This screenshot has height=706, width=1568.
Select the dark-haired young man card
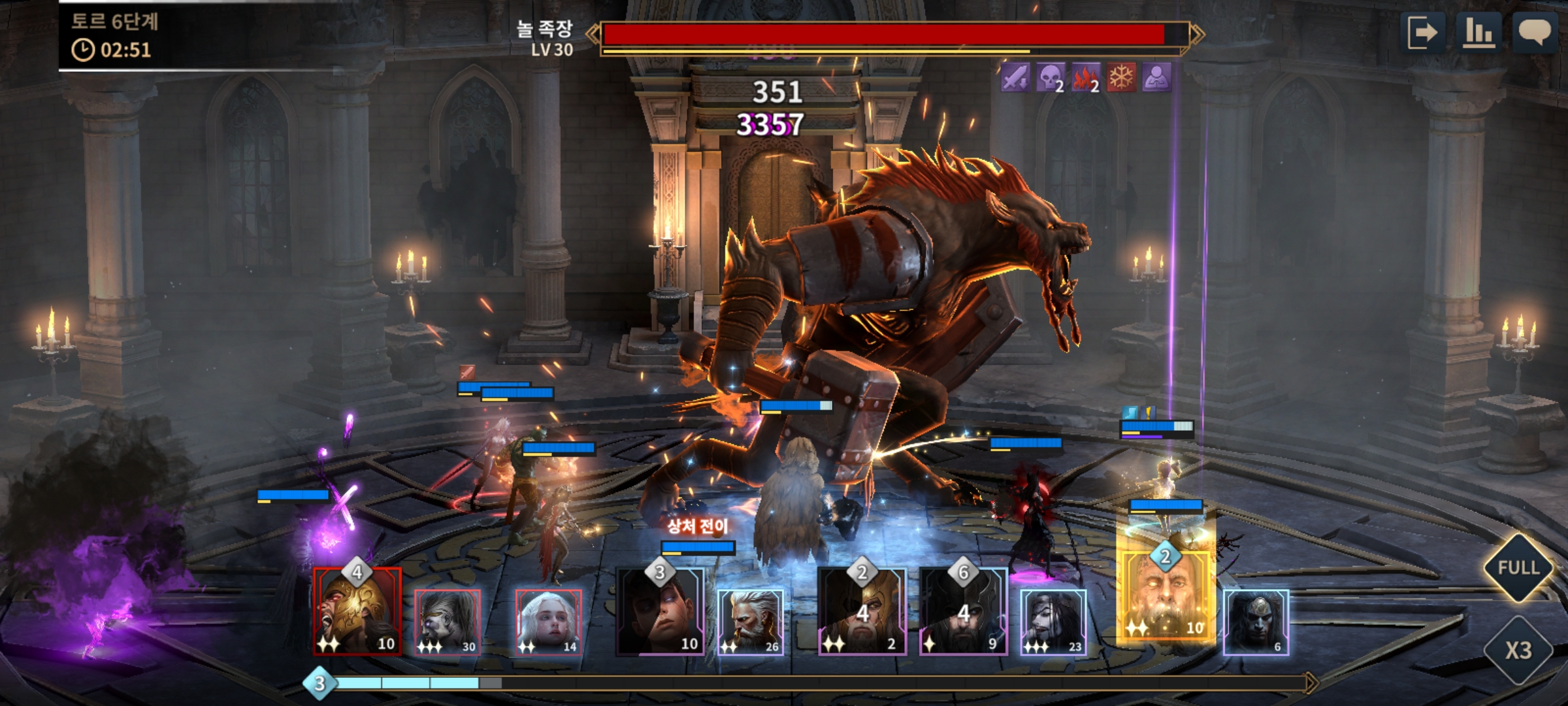pyautogui.click(x=660, y=611)
